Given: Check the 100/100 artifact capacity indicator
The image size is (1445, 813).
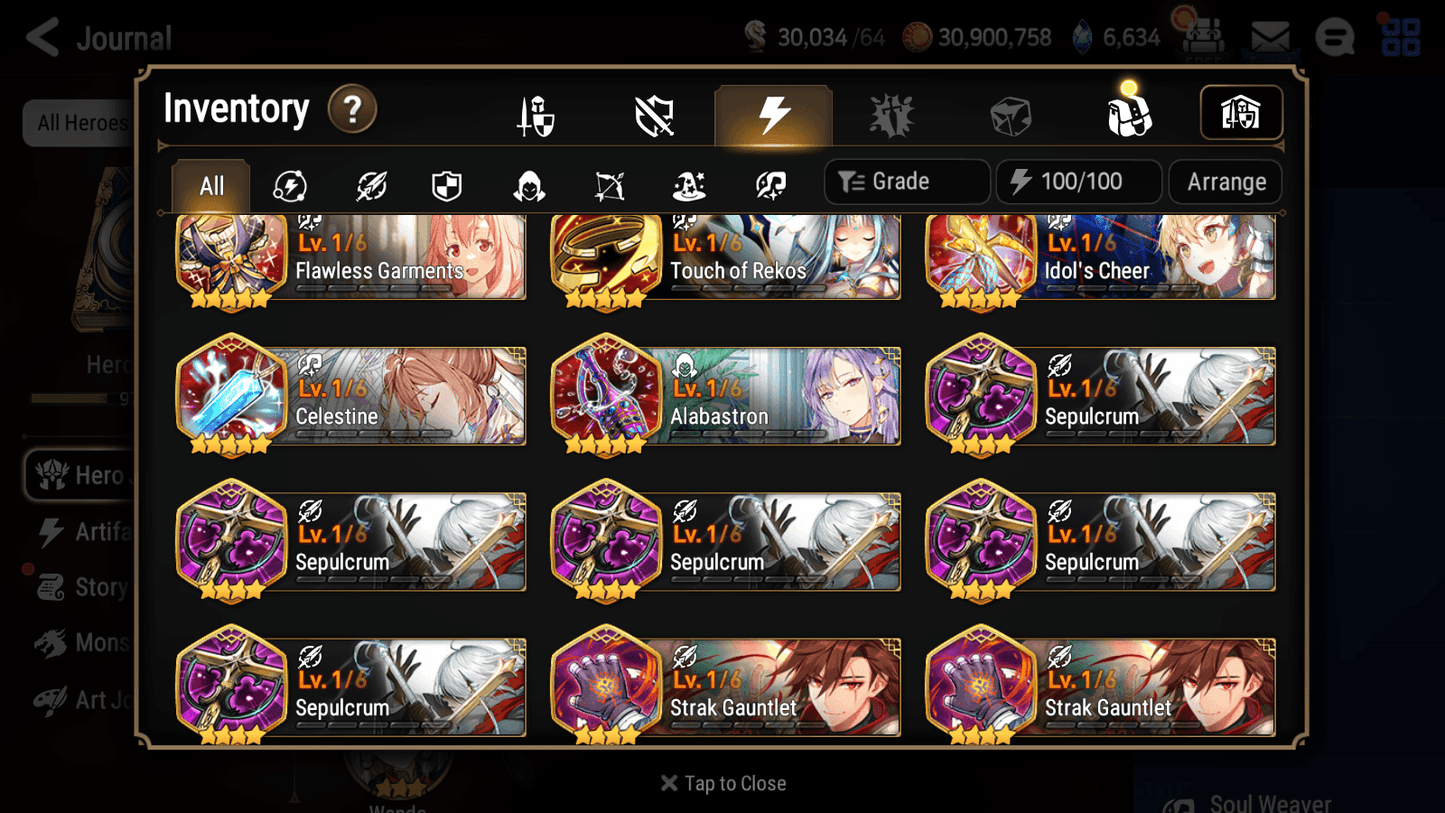Looking at the screenshot, I should point(1078,181).
